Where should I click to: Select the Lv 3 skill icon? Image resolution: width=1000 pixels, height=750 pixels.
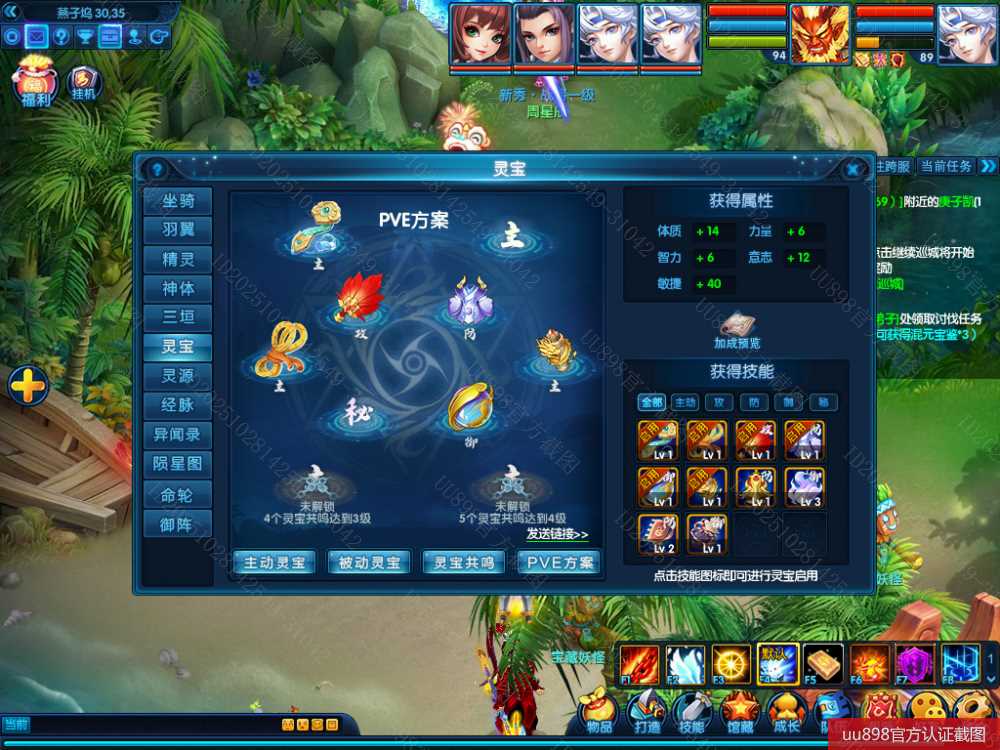804,487
